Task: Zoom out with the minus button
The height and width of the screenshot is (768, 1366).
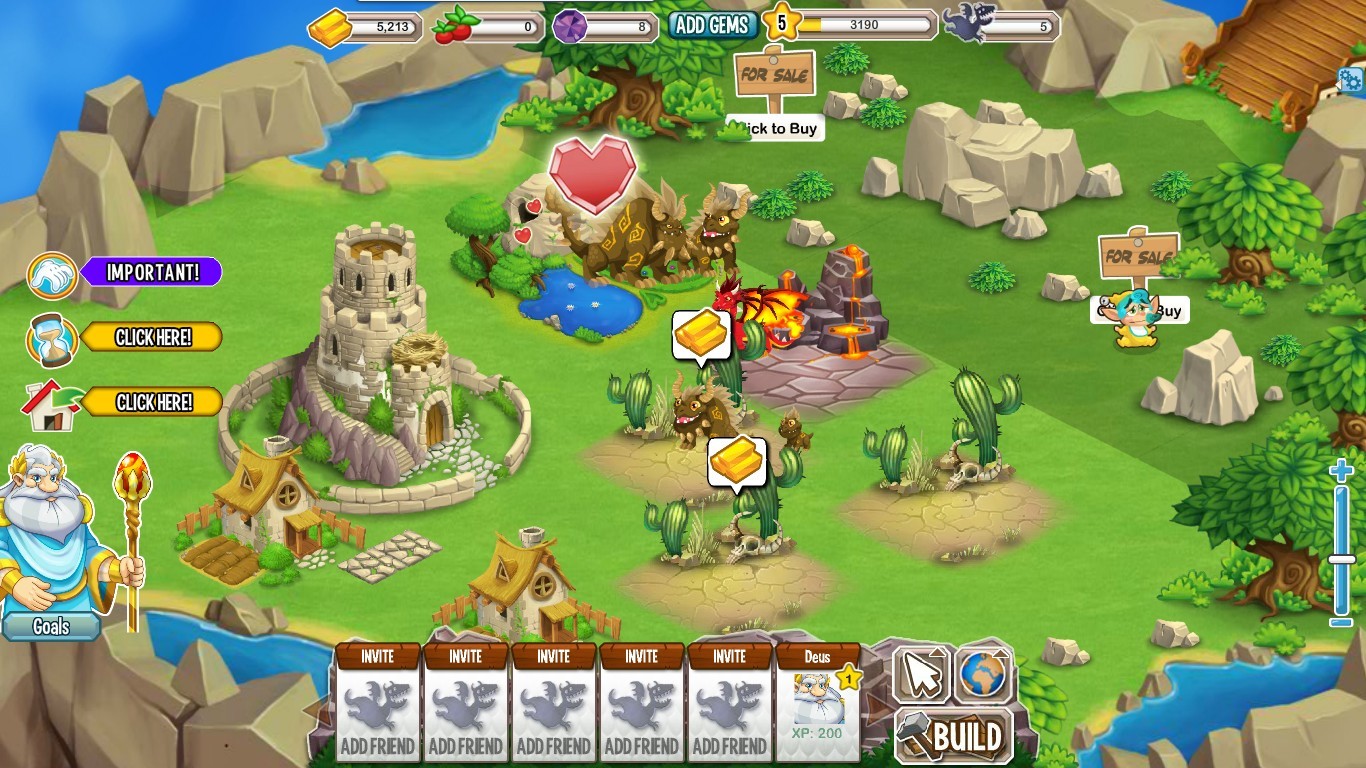Action: pyautogui.click(x=1341, y=622)
